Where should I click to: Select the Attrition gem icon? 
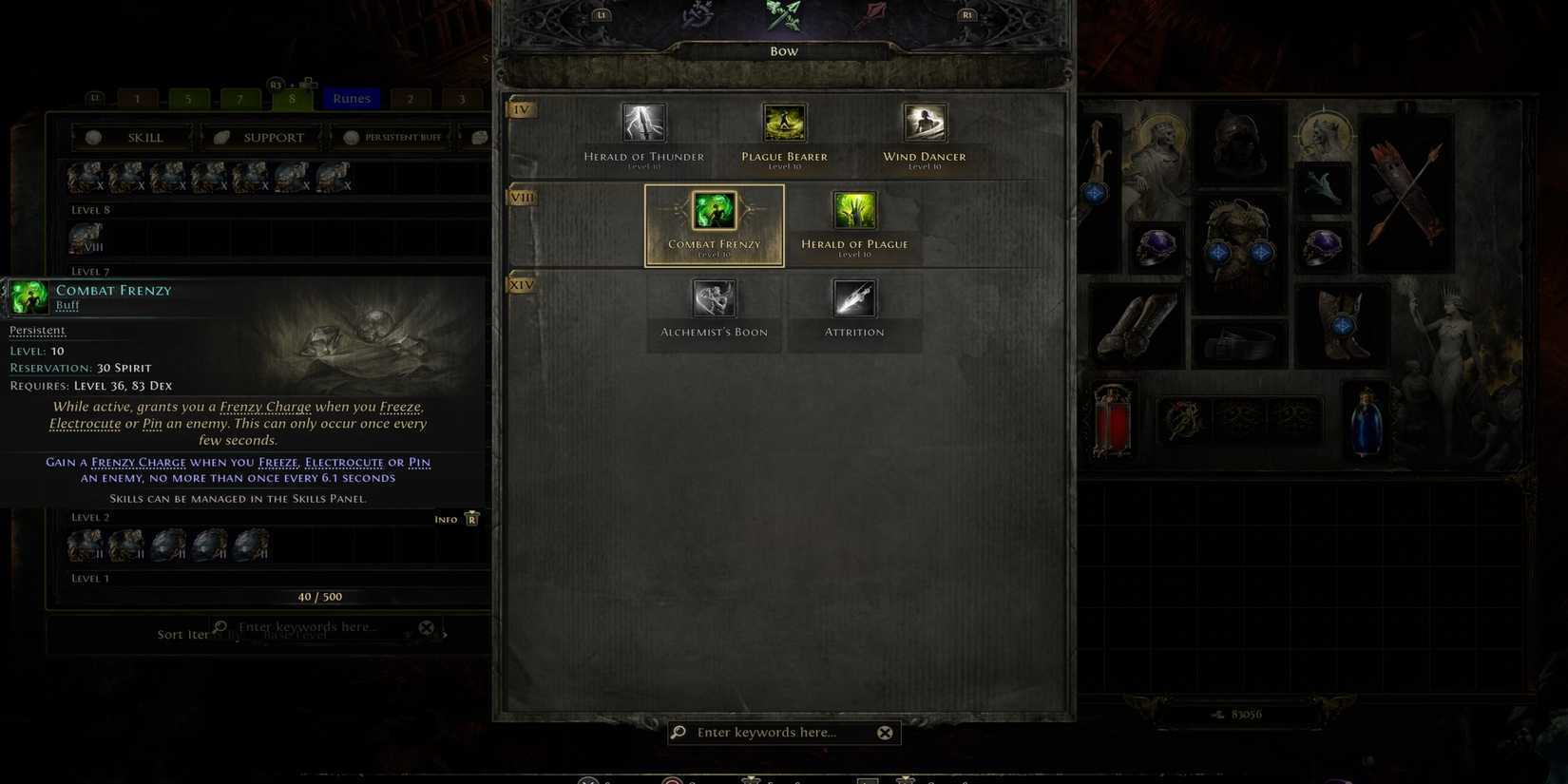[853, 297]
